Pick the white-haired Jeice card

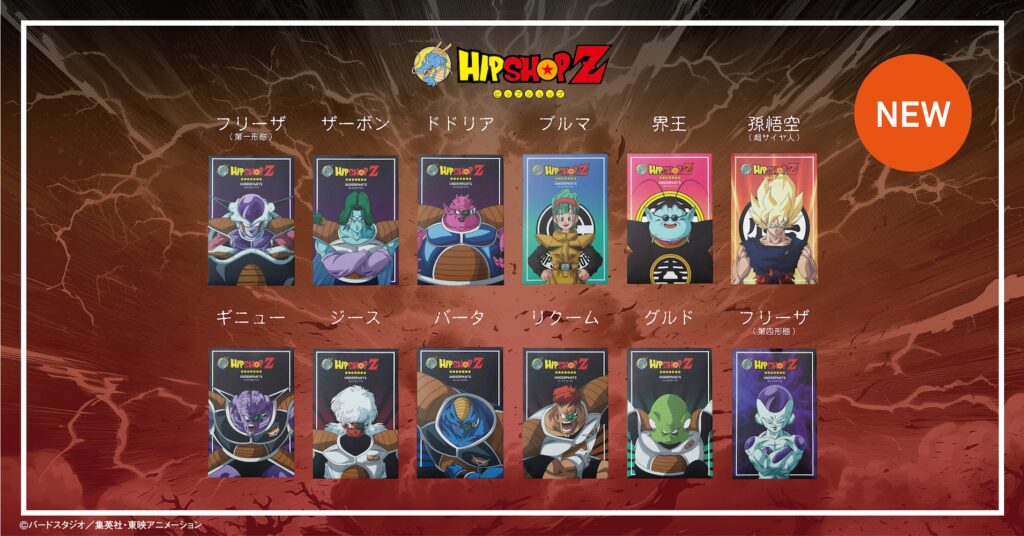pyautogui.click(x=356, y=413)
